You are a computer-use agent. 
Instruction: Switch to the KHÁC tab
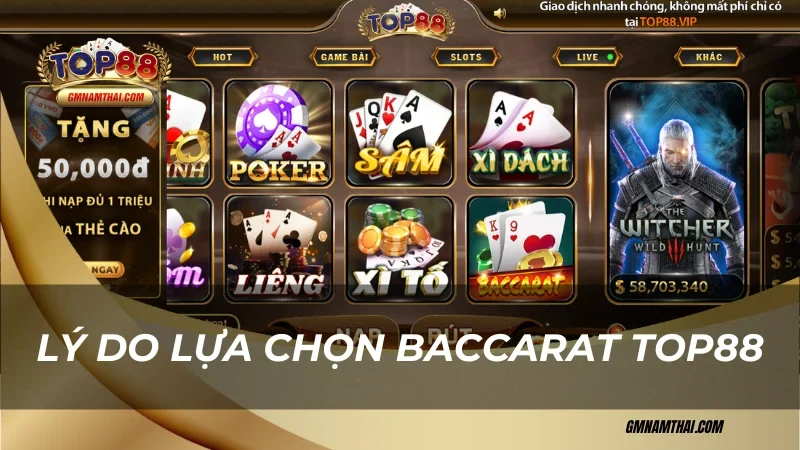click(709, 57)
